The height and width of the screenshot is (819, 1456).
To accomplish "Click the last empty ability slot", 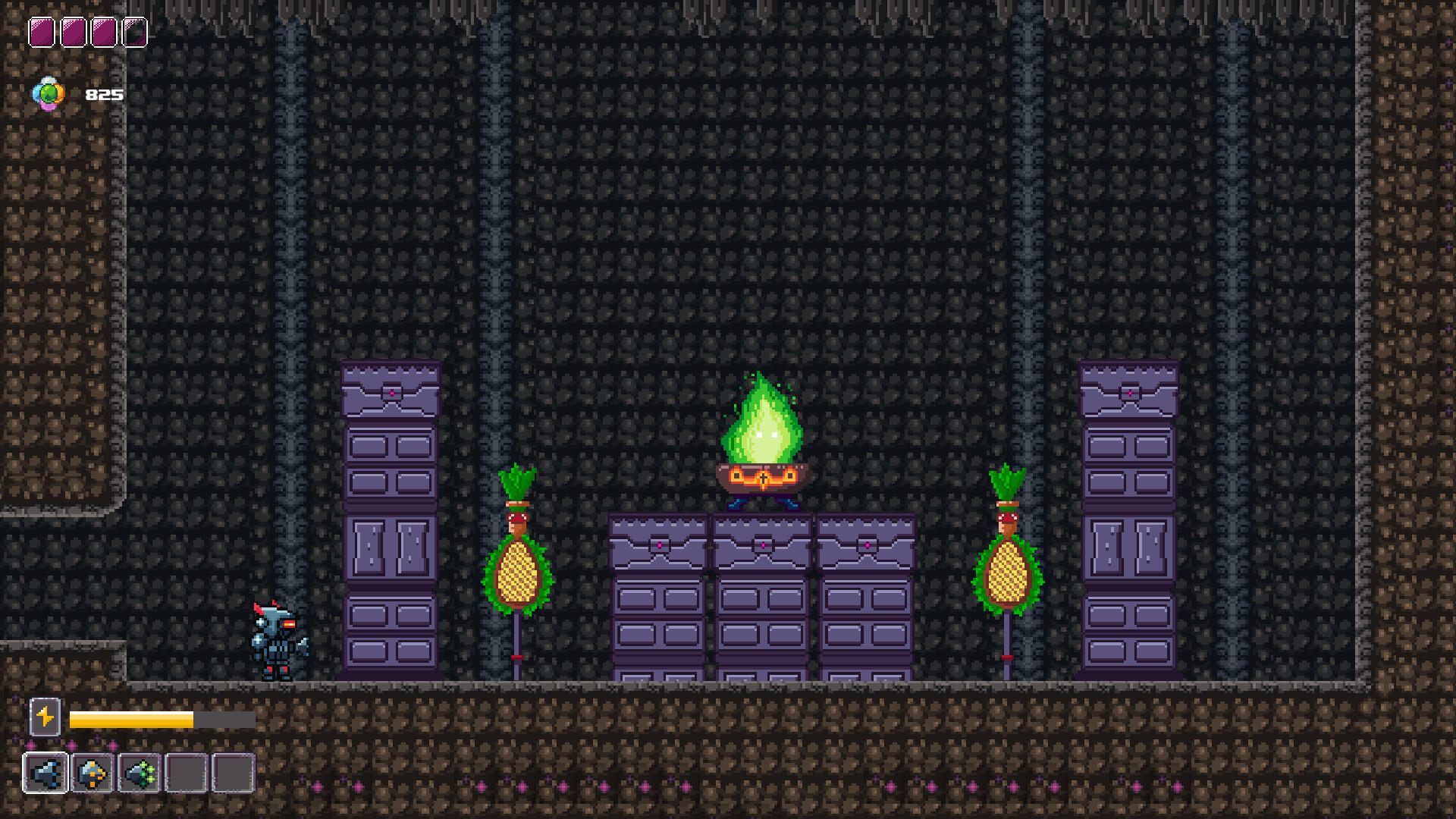I will coord(234,773).
